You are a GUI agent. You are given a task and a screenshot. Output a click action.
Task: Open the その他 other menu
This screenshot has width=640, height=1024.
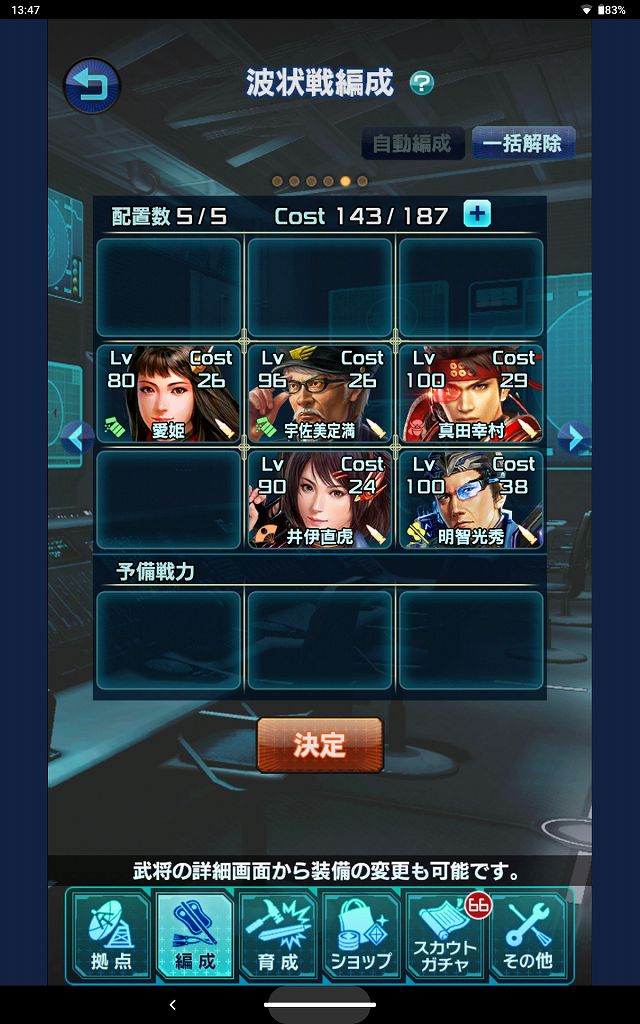[528, 935]
